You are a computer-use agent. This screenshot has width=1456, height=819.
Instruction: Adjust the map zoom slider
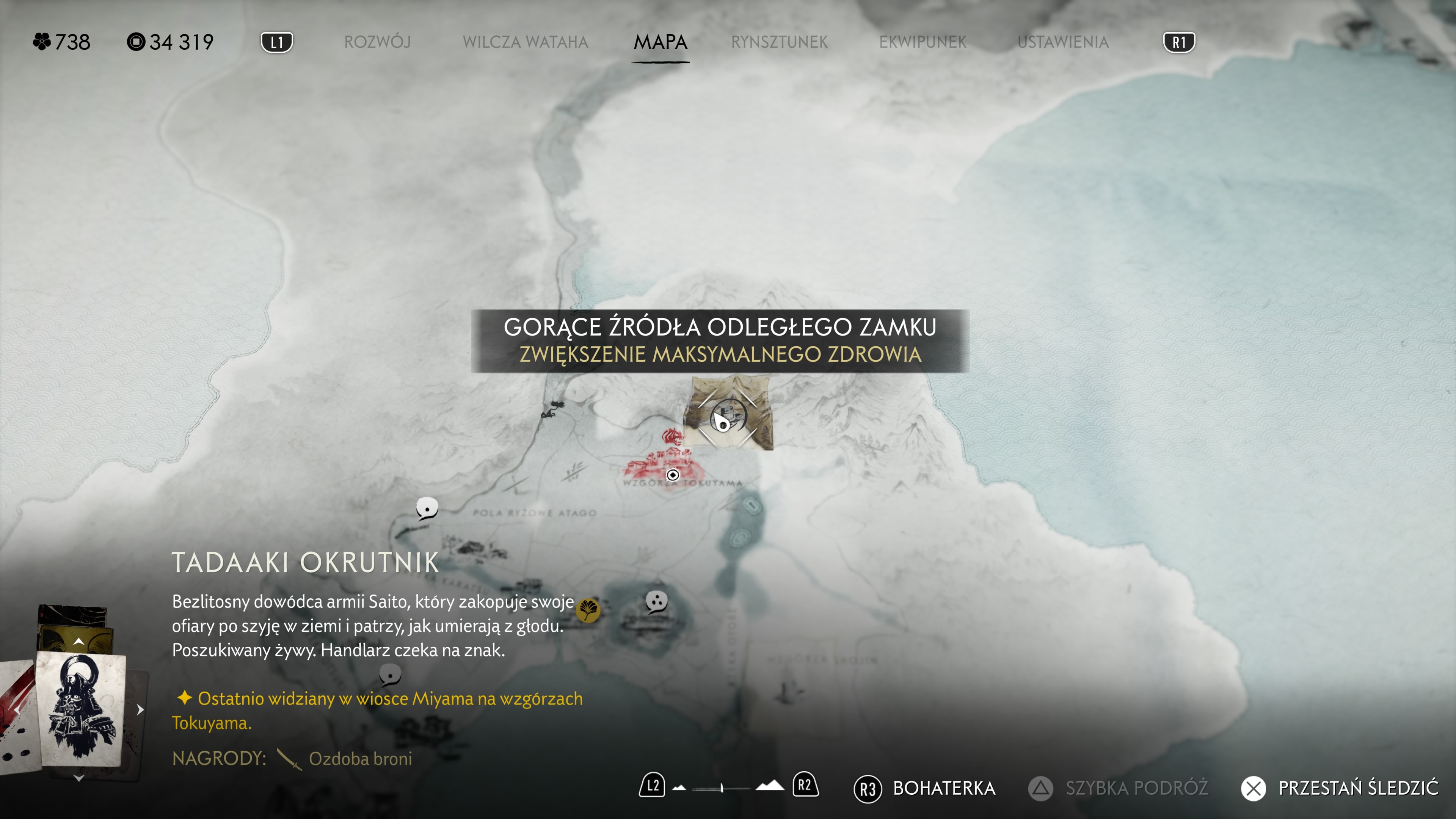tap(722, 788)
